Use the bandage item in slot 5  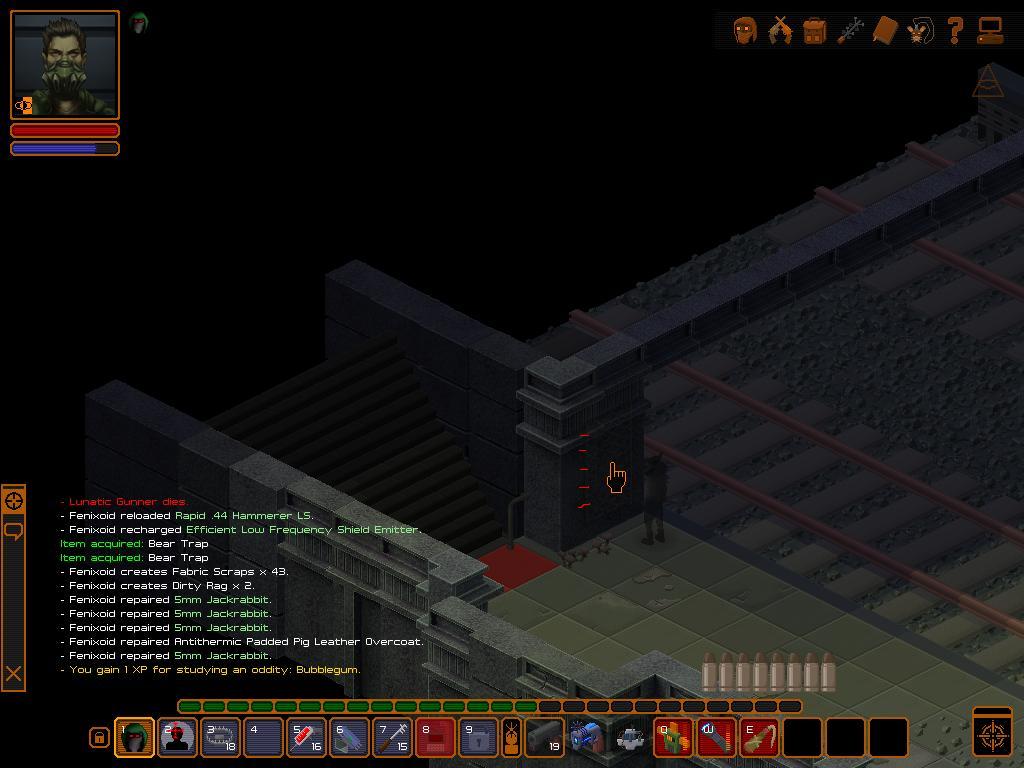(306, 738)
